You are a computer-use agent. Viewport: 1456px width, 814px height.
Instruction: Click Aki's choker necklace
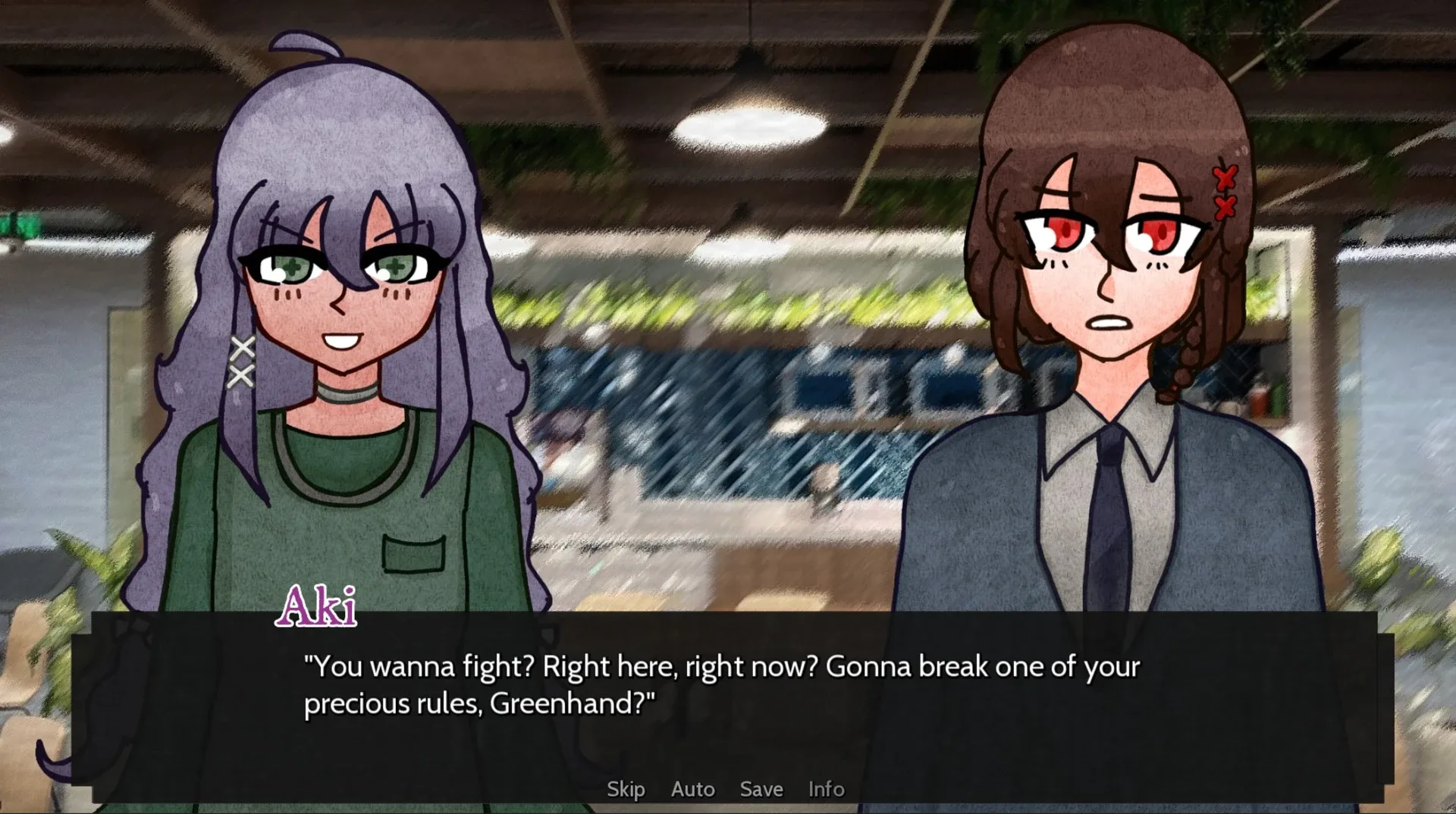350,394
